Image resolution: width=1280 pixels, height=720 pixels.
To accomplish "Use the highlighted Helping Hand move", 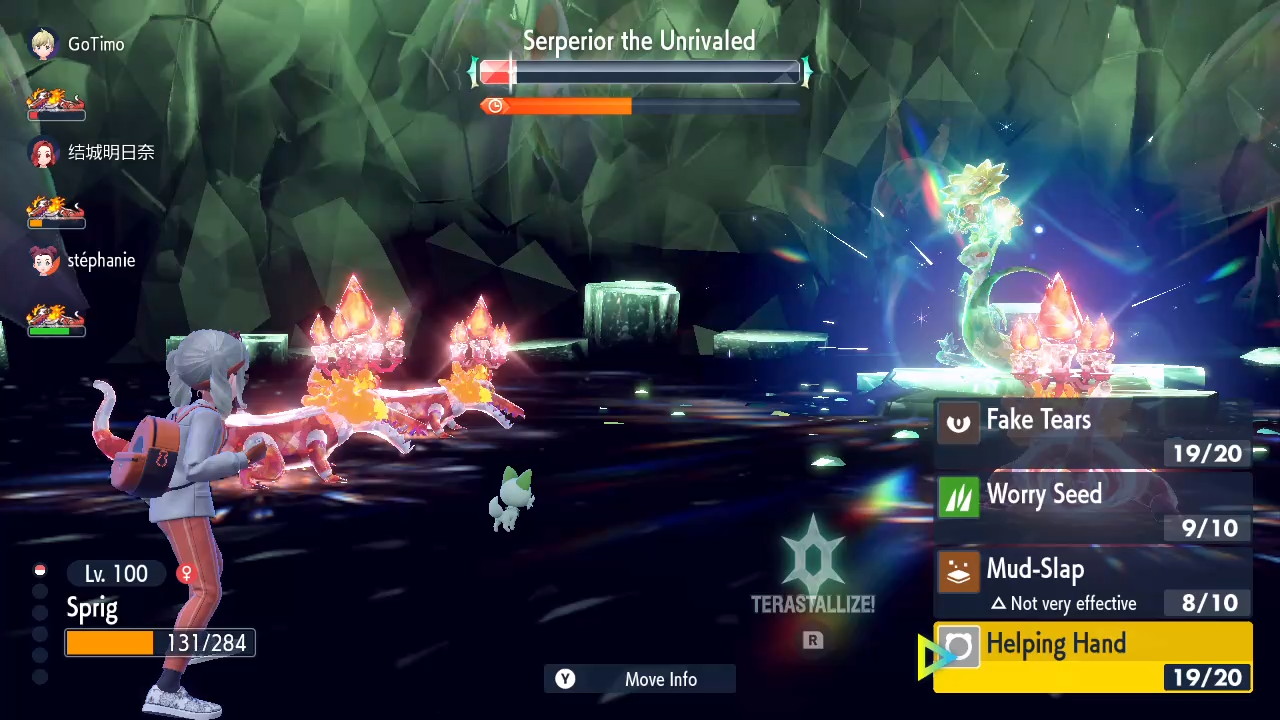I will pos(1092,657).
